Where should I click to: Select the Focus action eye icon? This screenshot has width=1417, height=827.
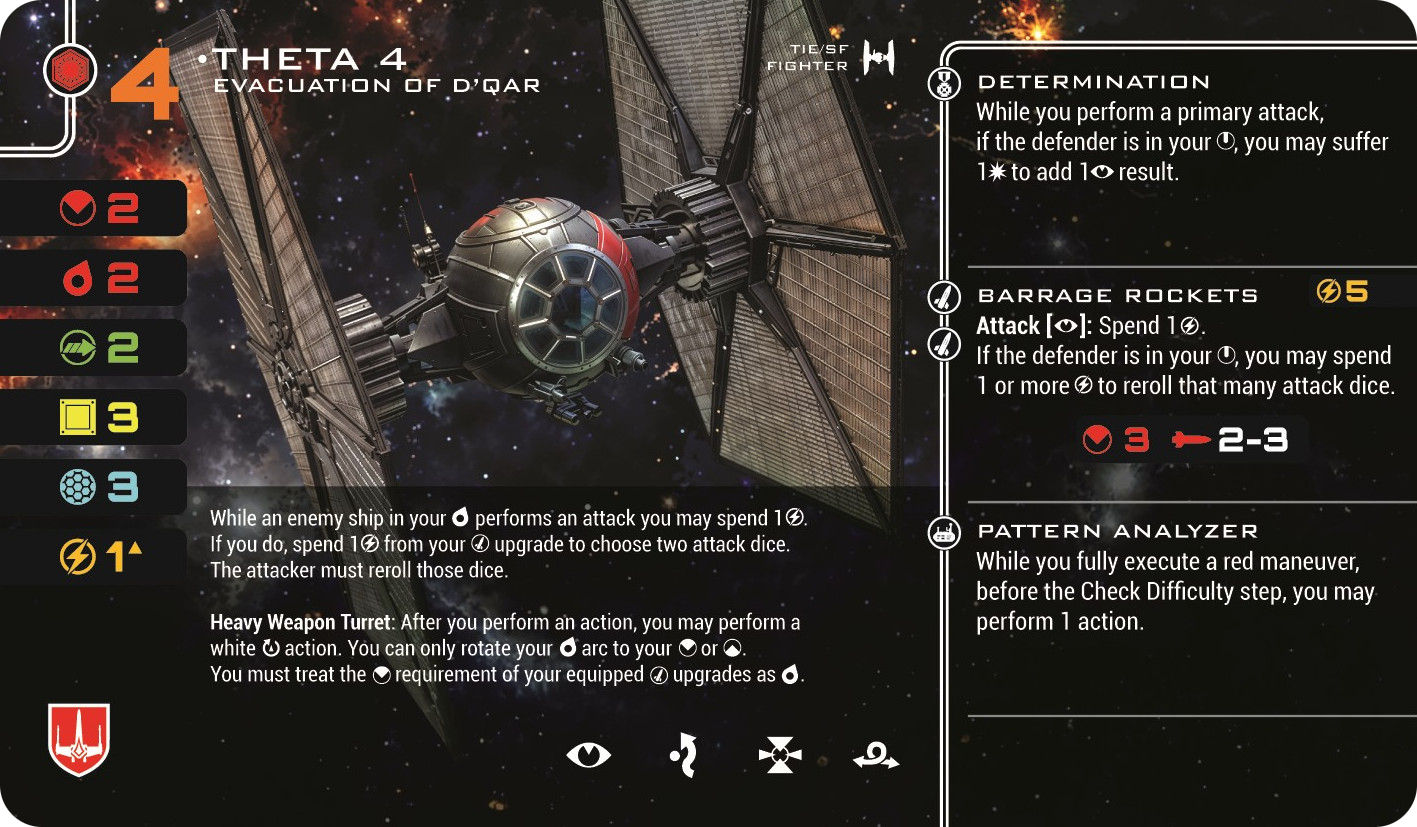[x=588, y=756]
